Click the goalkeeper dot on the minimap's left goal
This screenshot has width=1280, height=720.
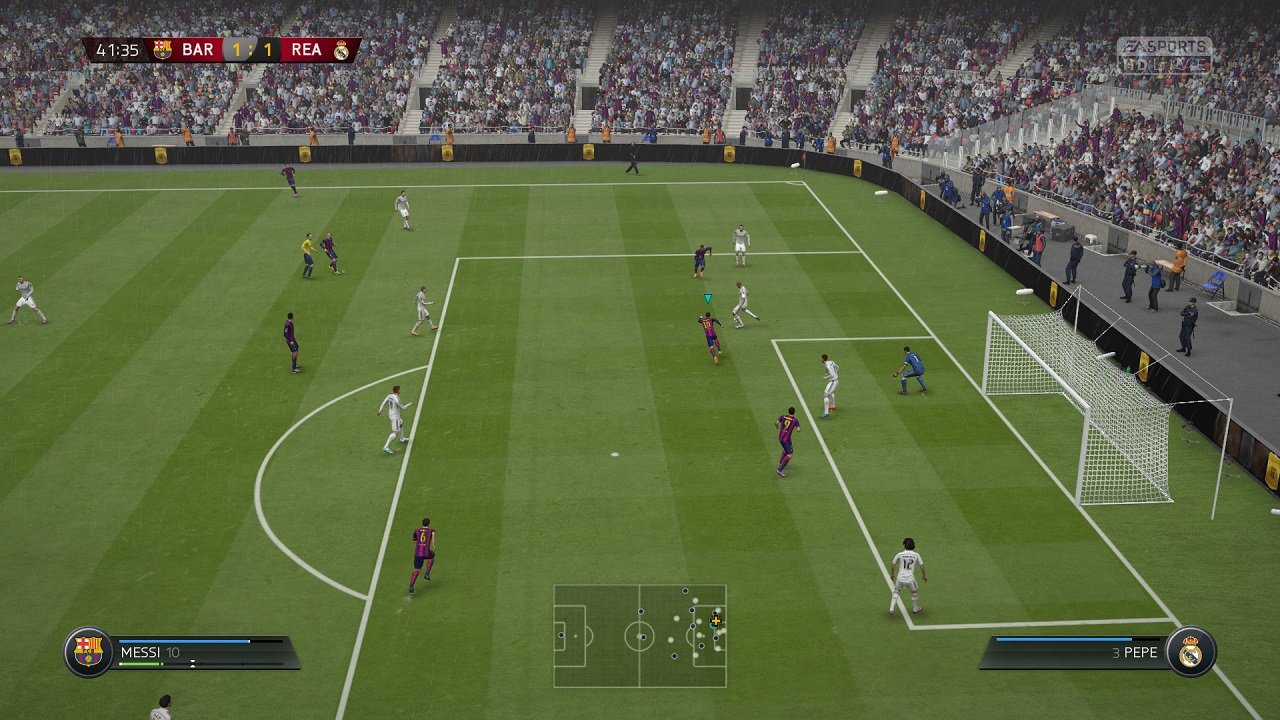[561, 635]
